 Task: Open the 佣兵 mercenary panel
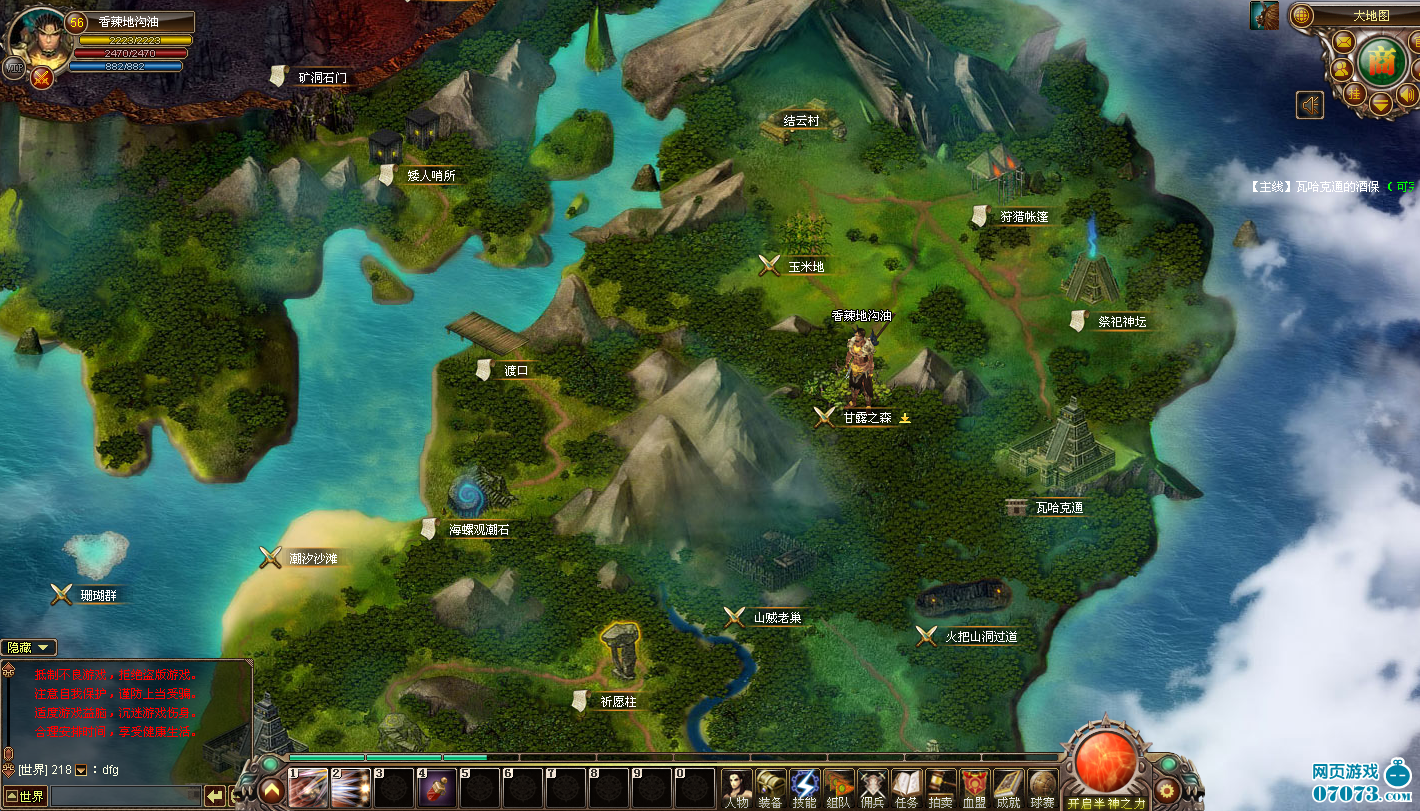(872, 788)
